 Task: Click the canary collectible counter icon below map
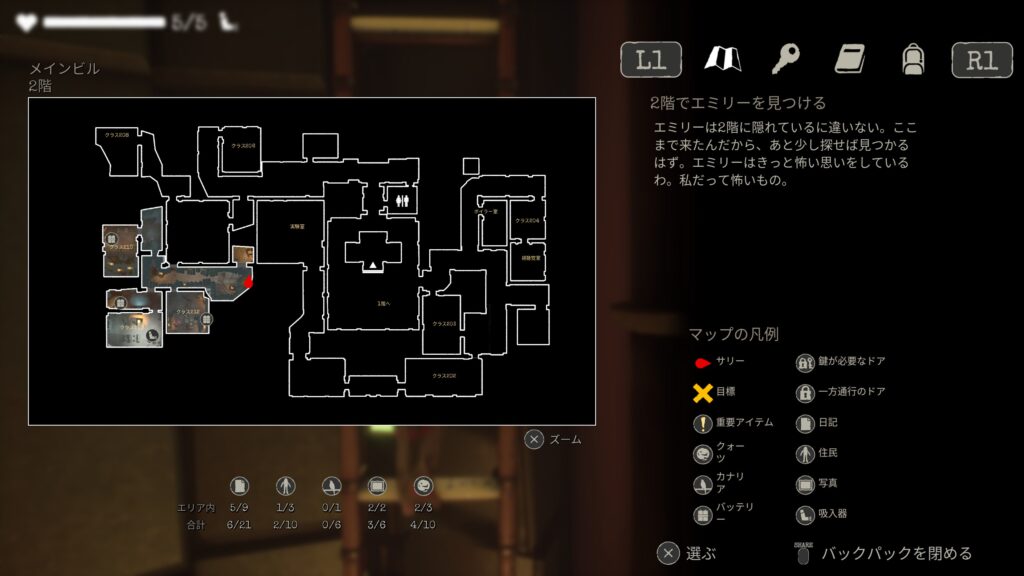(330, 486)
